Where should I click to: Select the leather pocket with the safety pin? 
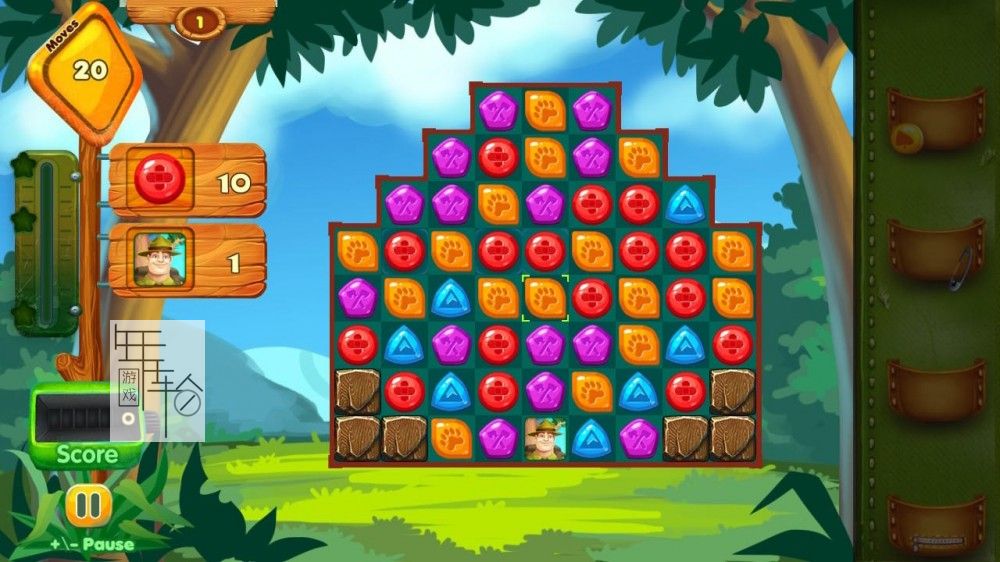pyautogui.click(x=937, y=250)
